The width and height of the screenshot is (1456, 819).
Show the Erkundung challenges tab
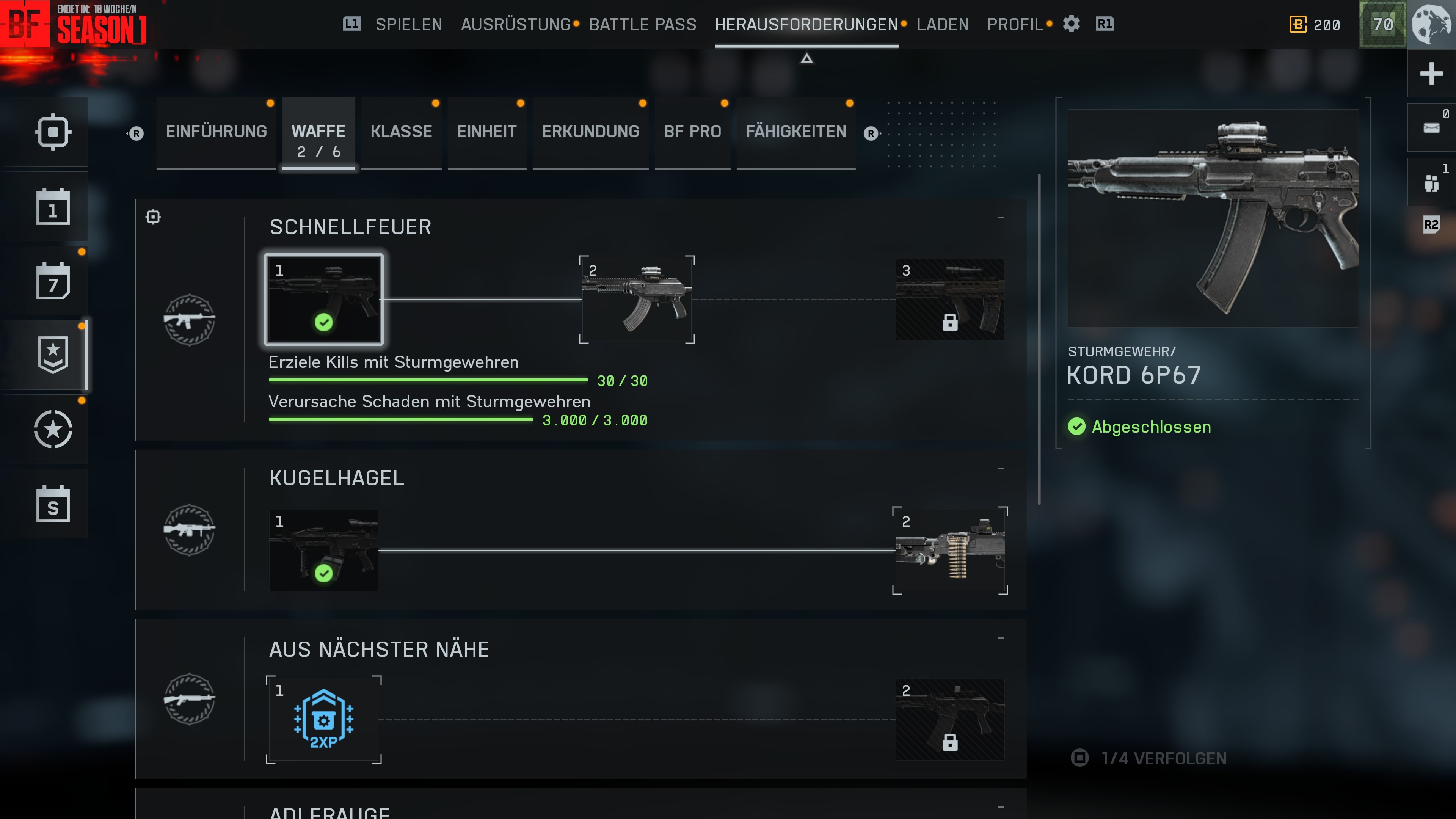[x=590, y=132]
